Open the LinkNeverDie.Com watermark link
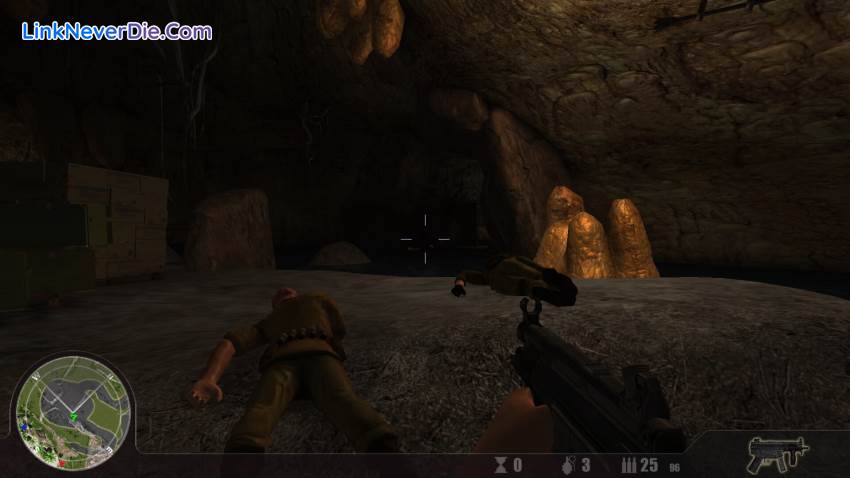This screenshot has width=850, height=478. [117, 31]
